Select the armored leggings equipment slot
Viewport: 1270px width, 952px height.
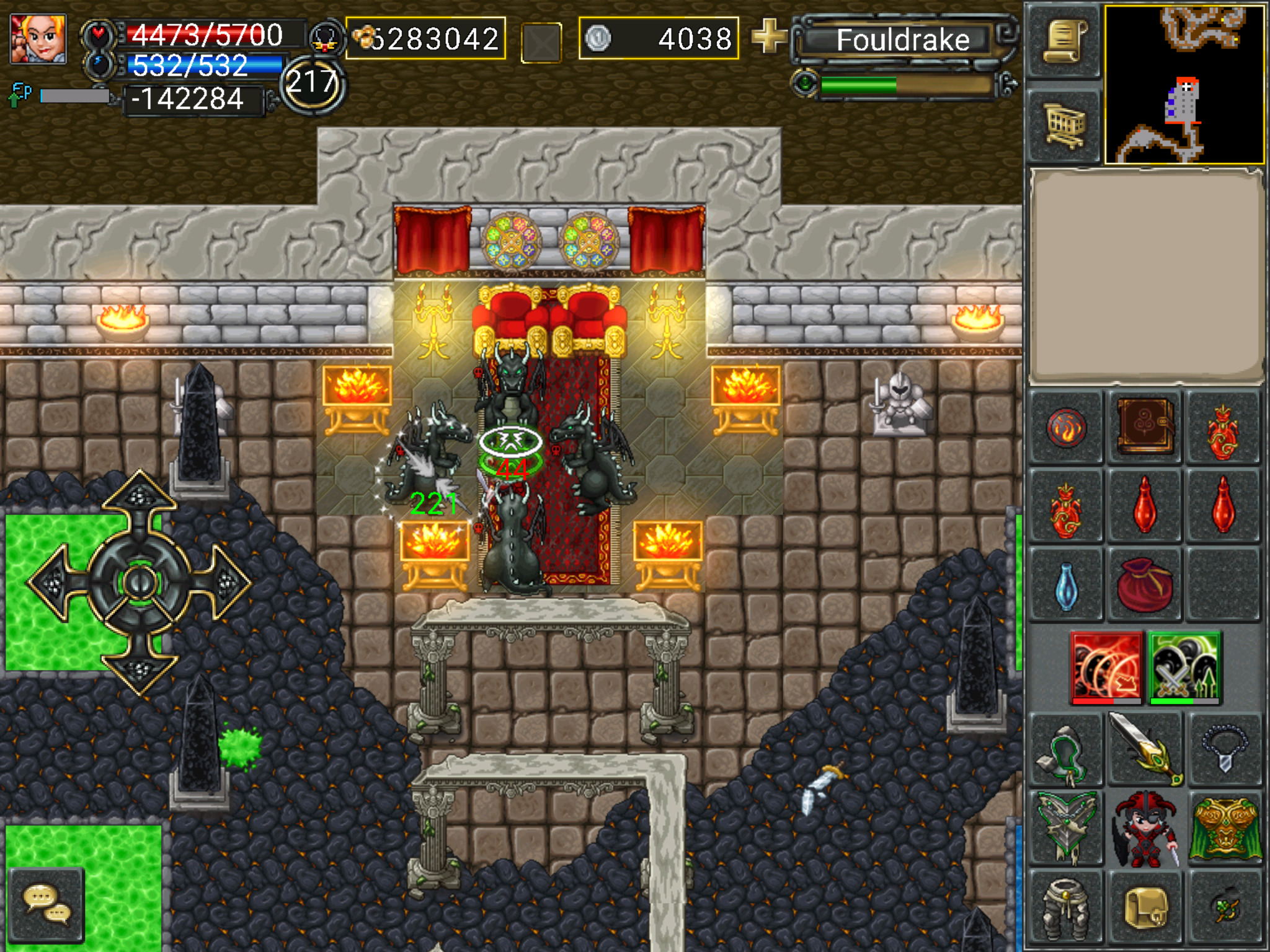point(1066,907)
